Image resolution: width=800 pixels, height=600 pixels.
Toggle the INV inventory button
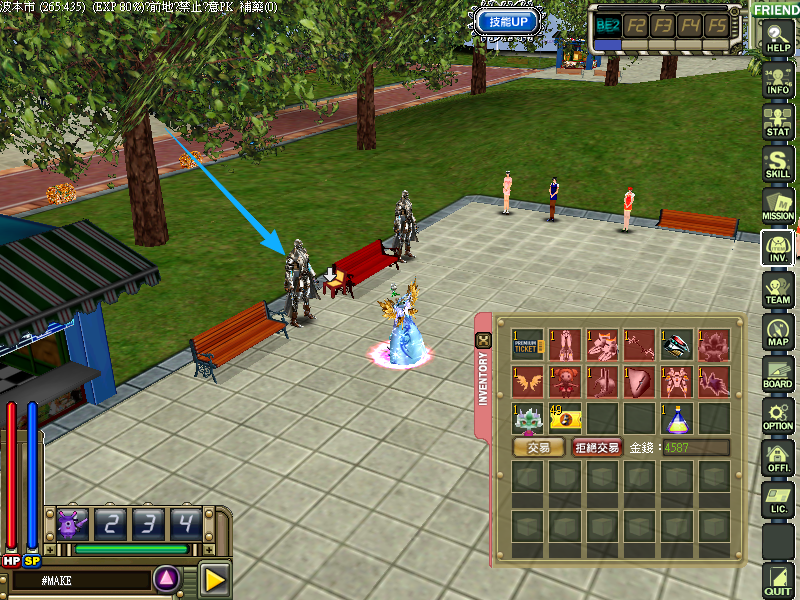(777, 246)
